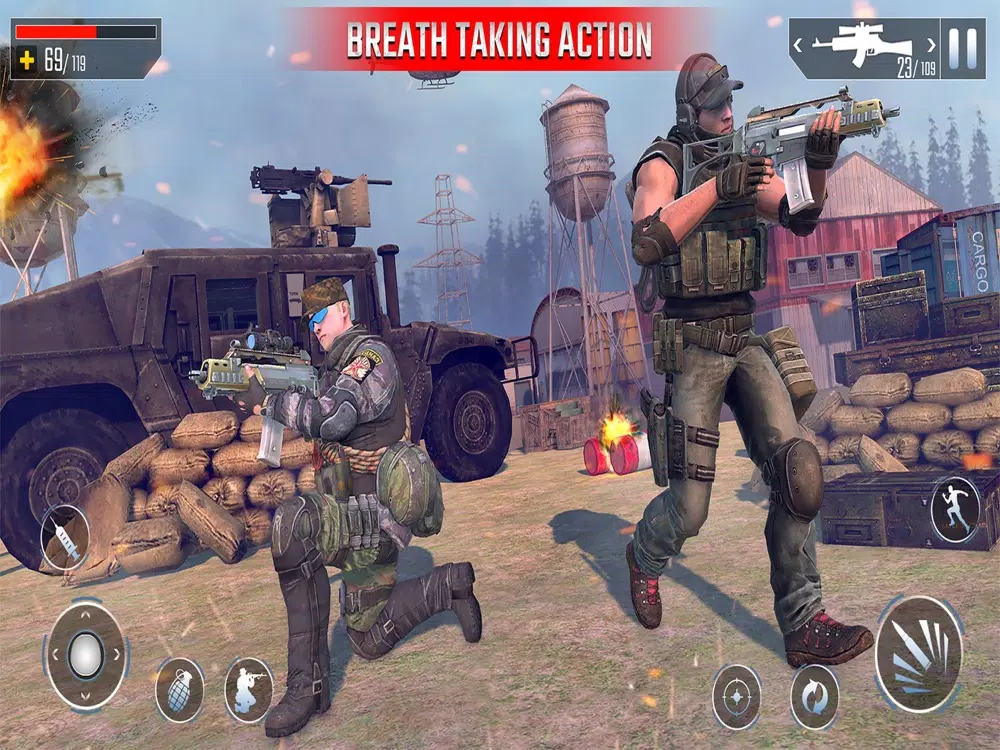This screenshot has height=750, width=1000.
Task: Fire the weapon with the bullets button
Action: (918, 655)
